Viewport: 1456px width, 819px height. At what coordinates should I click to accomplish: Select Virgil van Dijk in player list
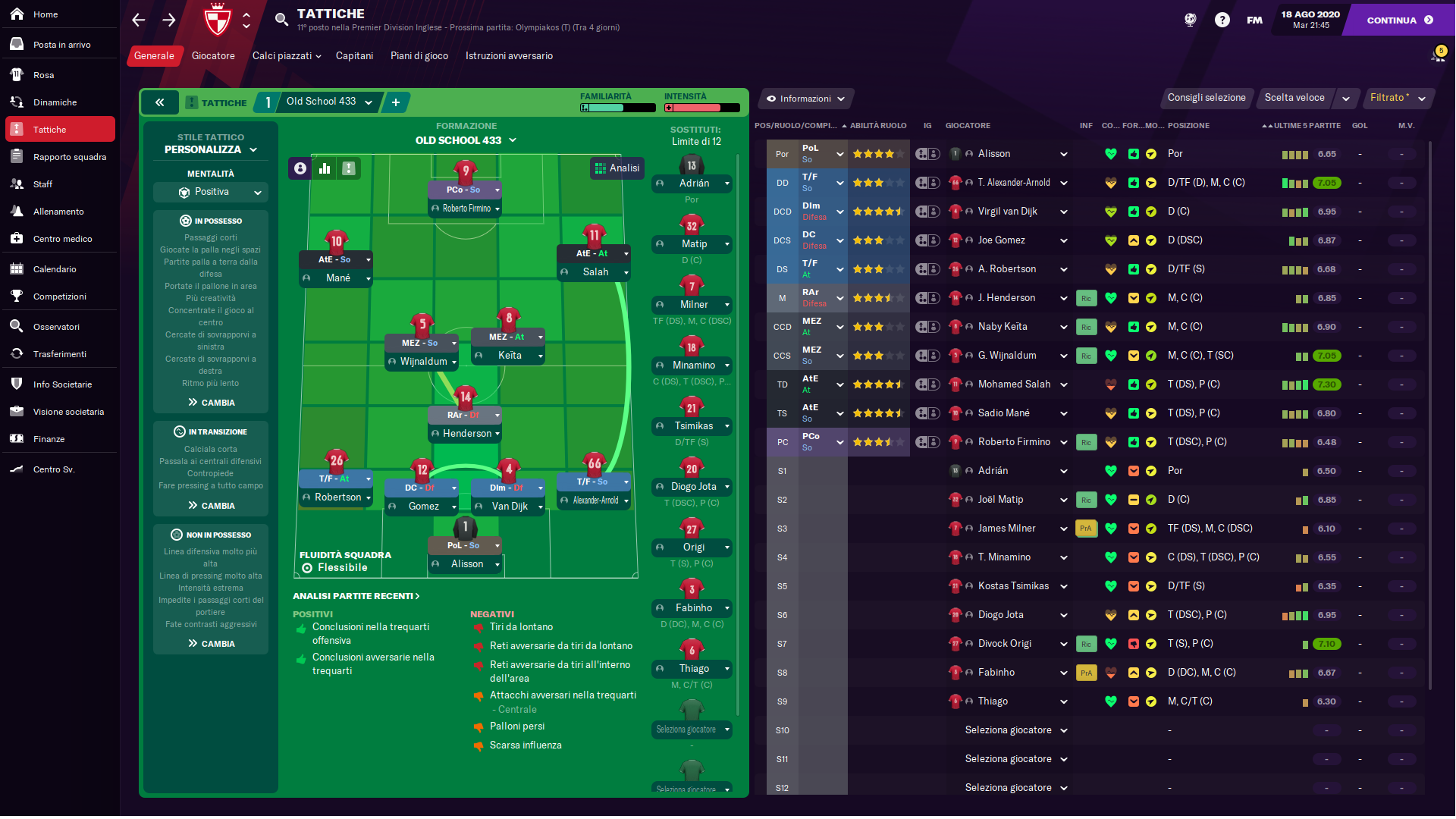tap(1007, 212)
